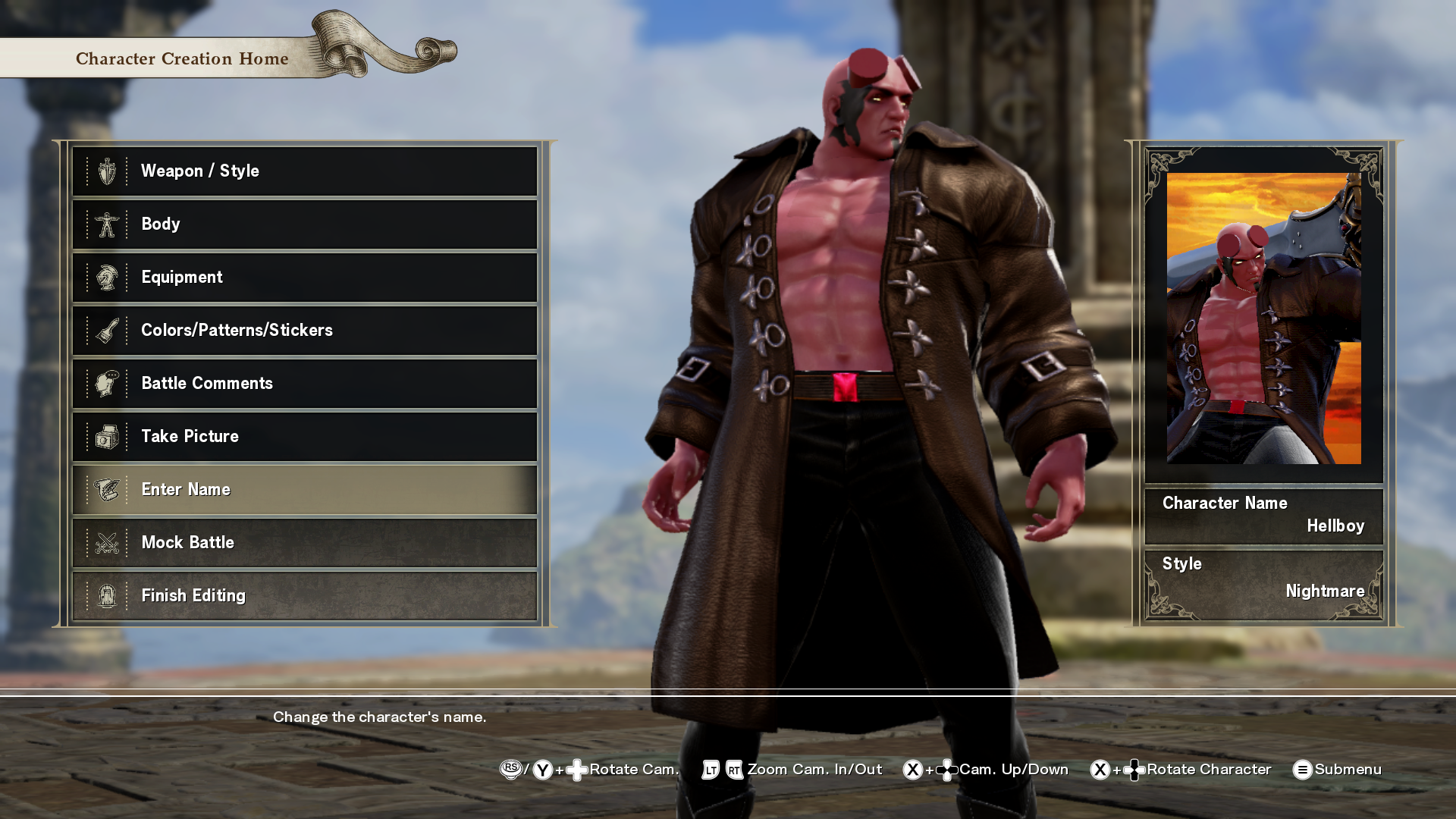Open the Submenu using the menu button hint

[1304, 770]
